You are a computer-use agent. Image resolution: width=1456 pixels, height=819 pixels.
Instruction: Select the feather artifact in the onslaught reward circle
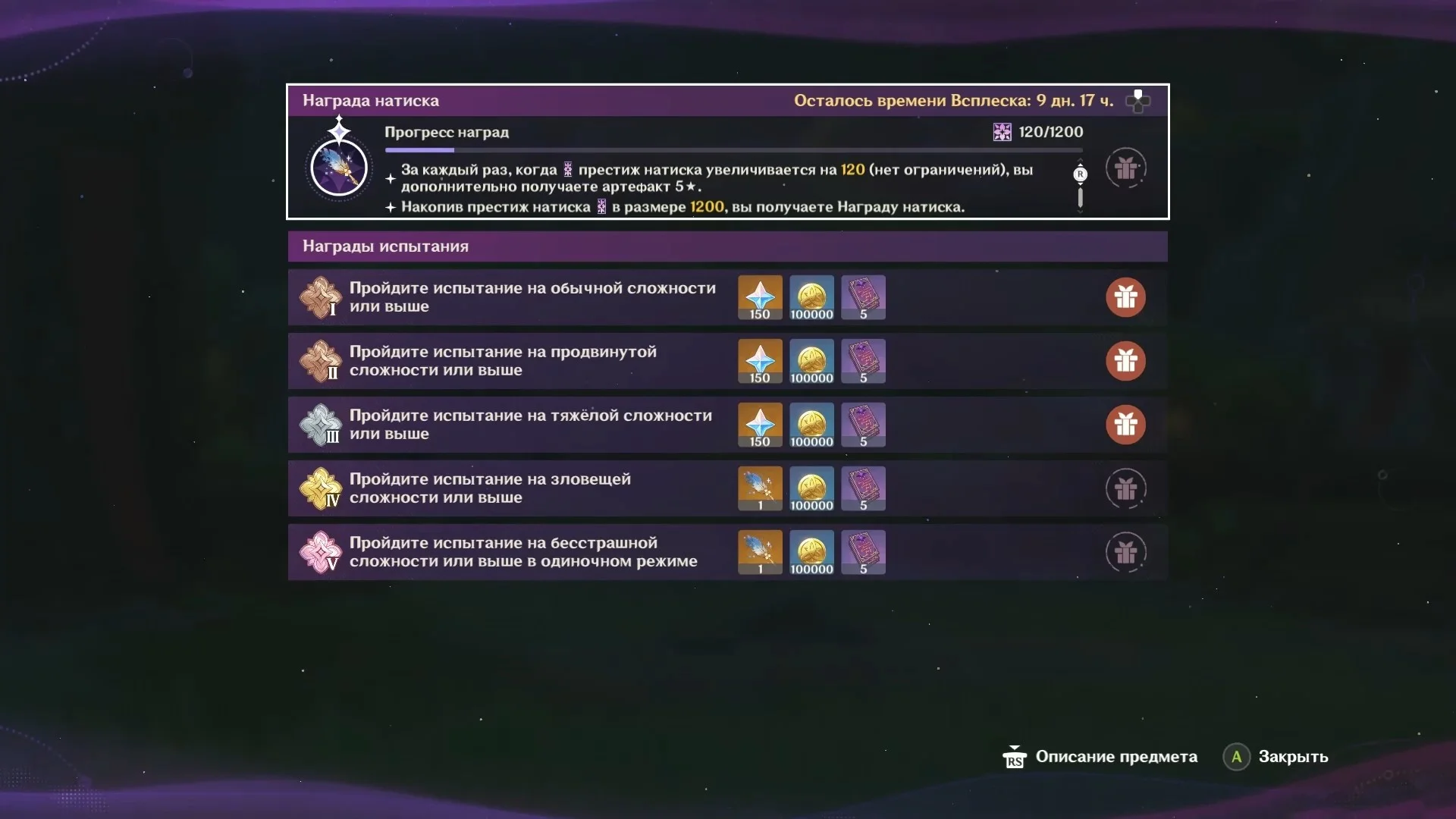tap(339, 167)
